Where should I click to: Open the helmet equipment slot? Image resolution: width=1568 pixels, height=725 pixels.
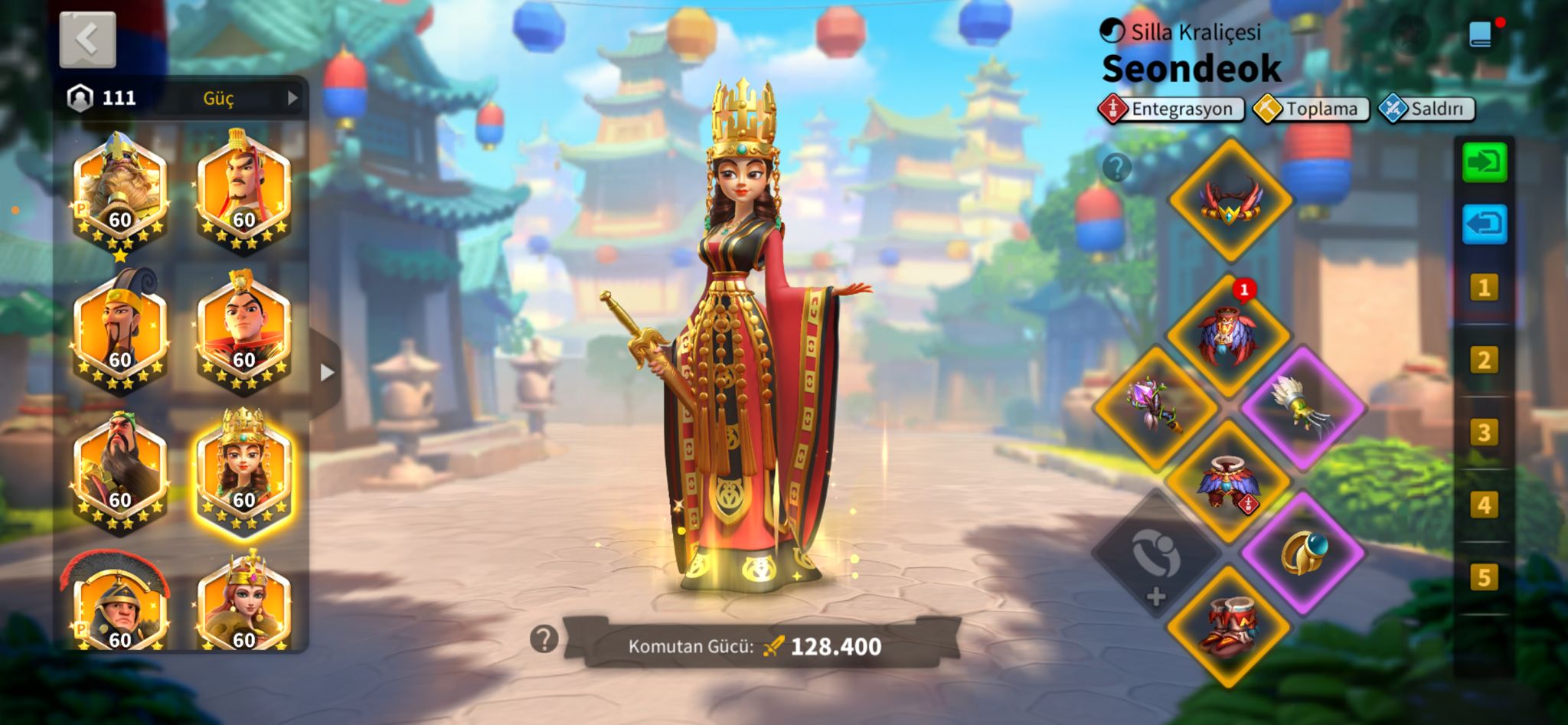[1230, 201]
